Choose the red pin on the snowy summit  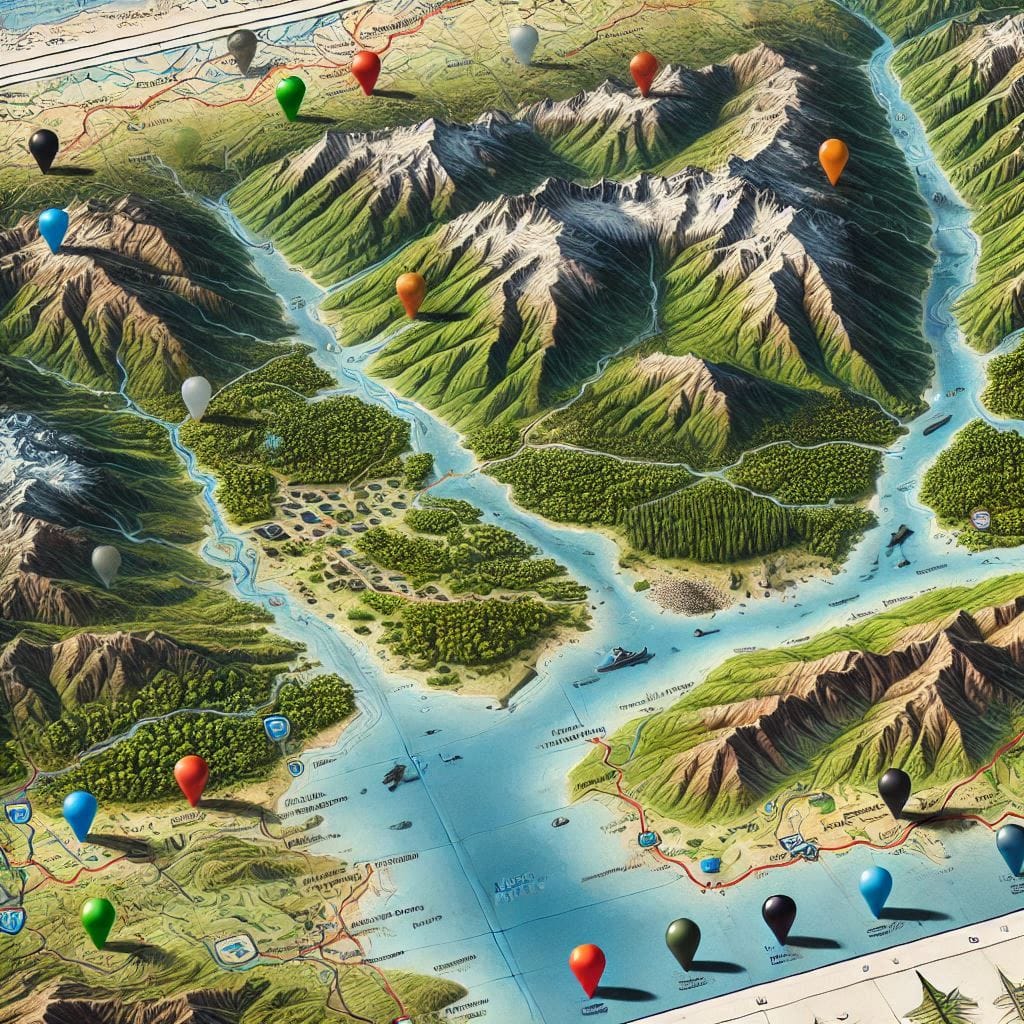click(643, 69)
